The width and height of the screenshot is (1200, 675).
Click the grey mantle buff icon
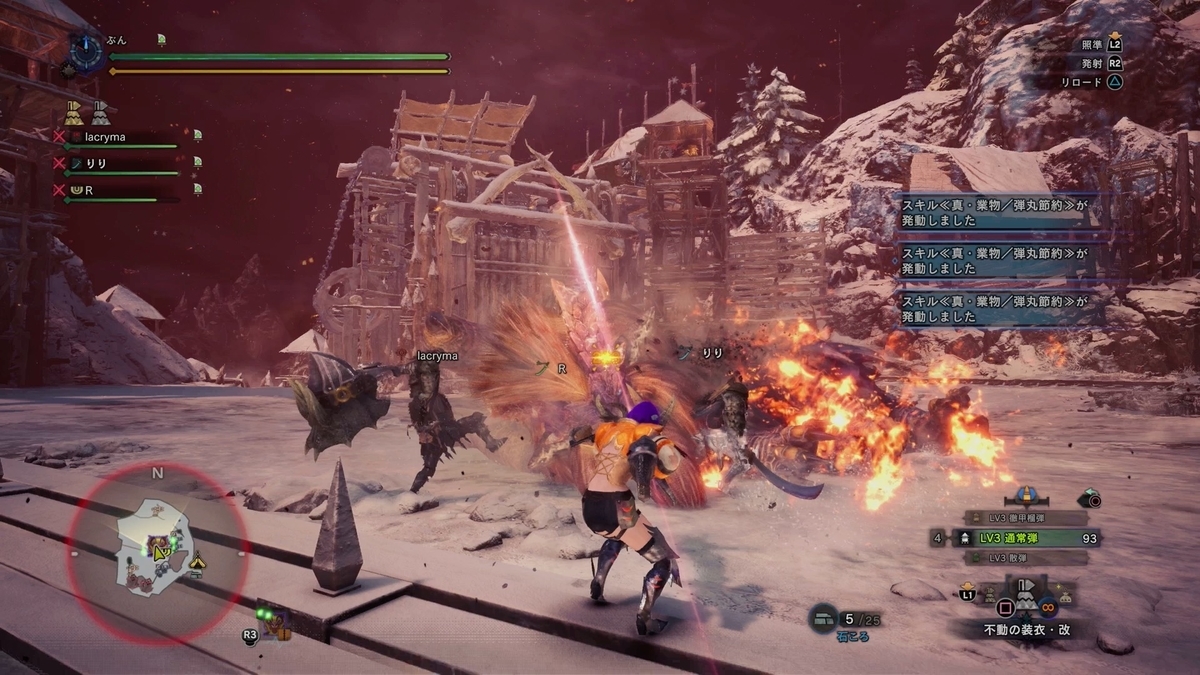coord(100,111)
